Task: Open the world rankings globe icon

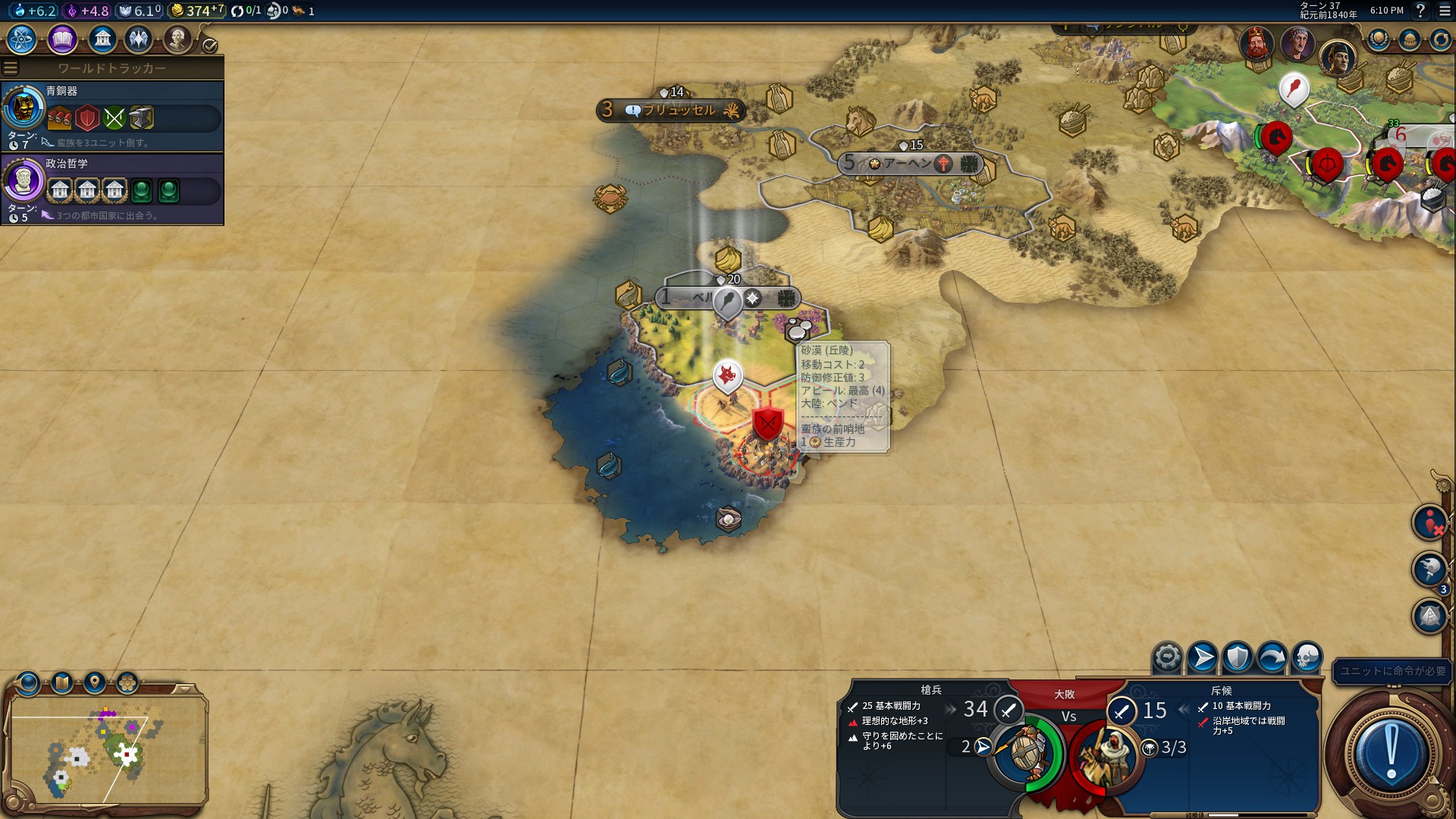Action: point(1378,39)
